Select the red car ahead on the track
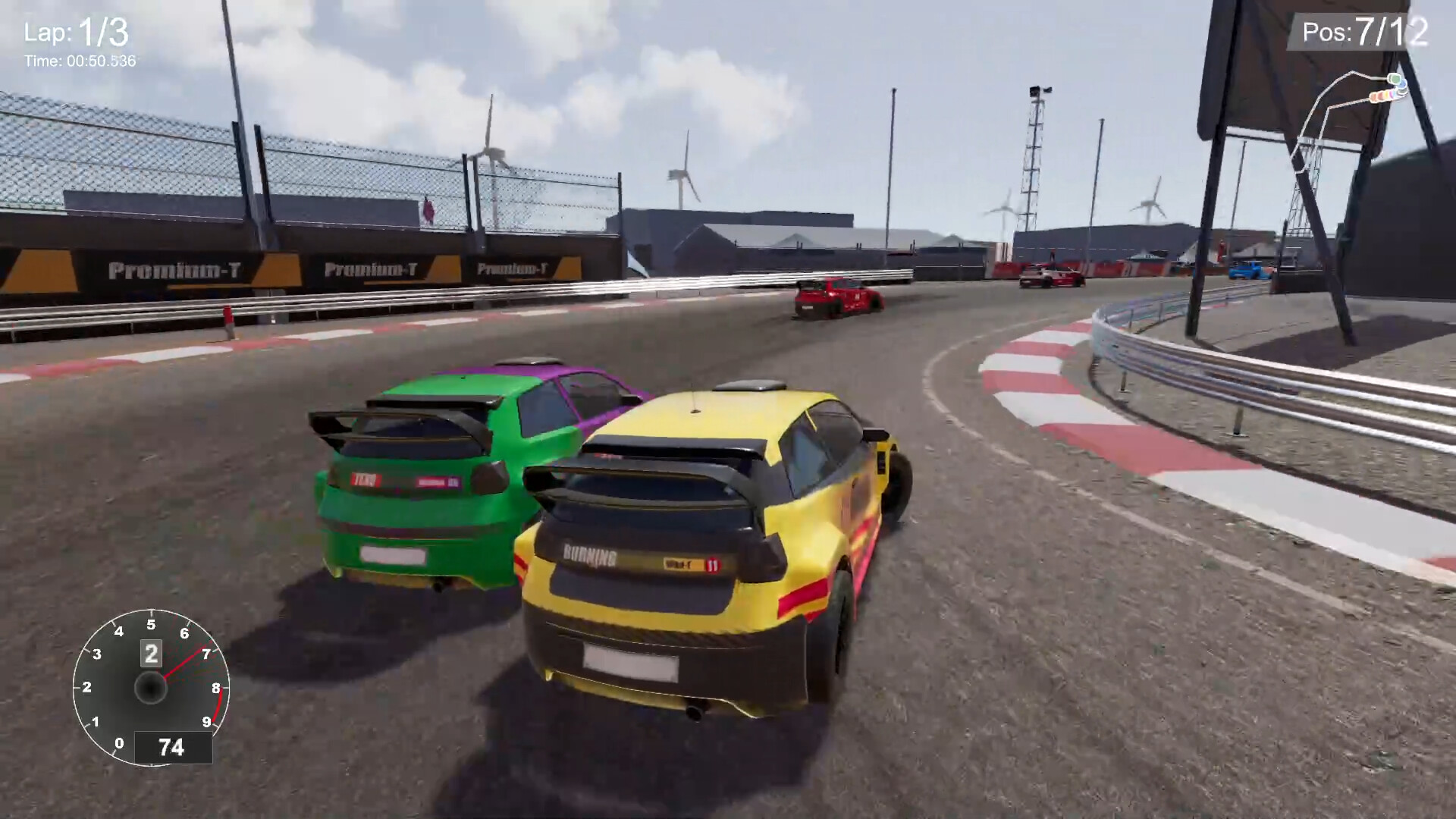This screenshot has width=1456, height=819. click(835, 296)
